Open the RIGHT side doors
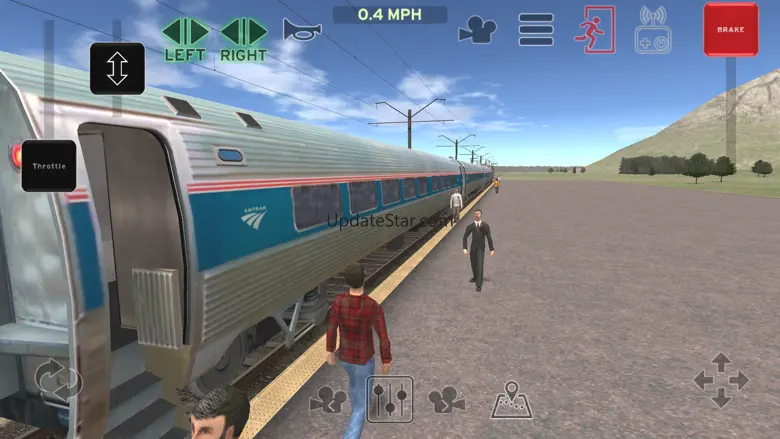 click(244, 37)
